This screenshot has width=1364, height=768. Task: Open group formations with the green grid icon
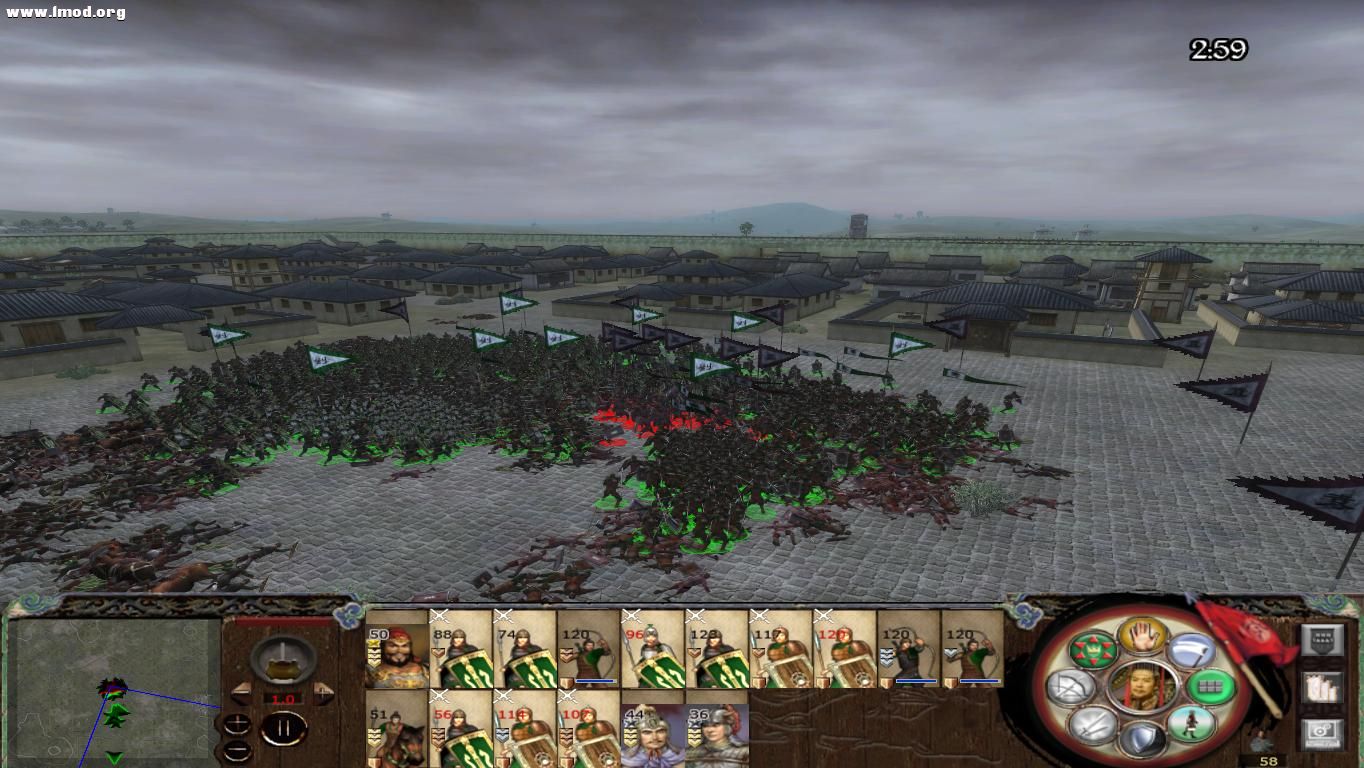pyautogui.click(x=1209, y=687)
